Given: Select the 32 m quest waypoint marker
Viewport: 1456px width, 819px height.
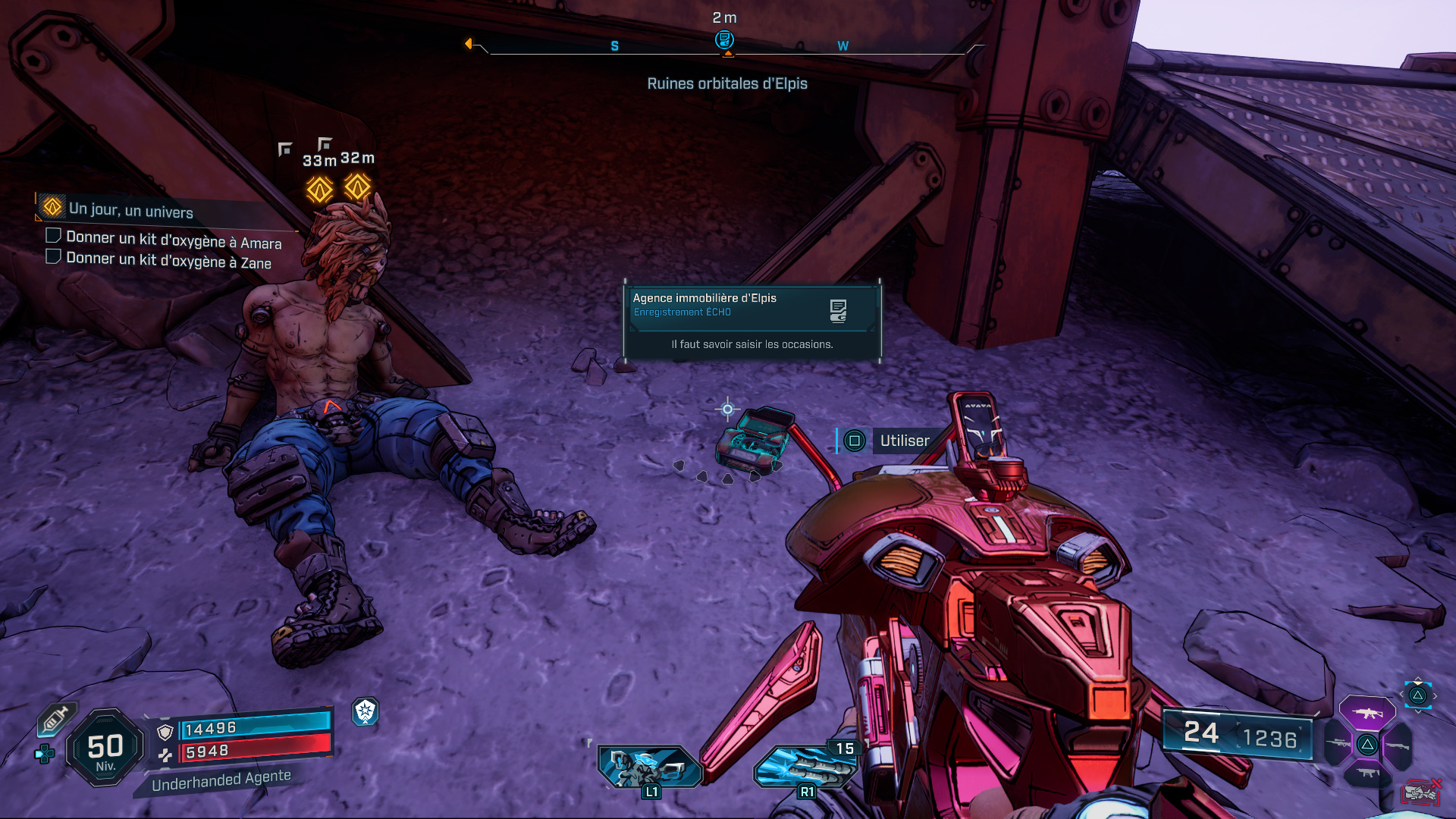Looking at the screenshot, I should (x=357, y=186).
